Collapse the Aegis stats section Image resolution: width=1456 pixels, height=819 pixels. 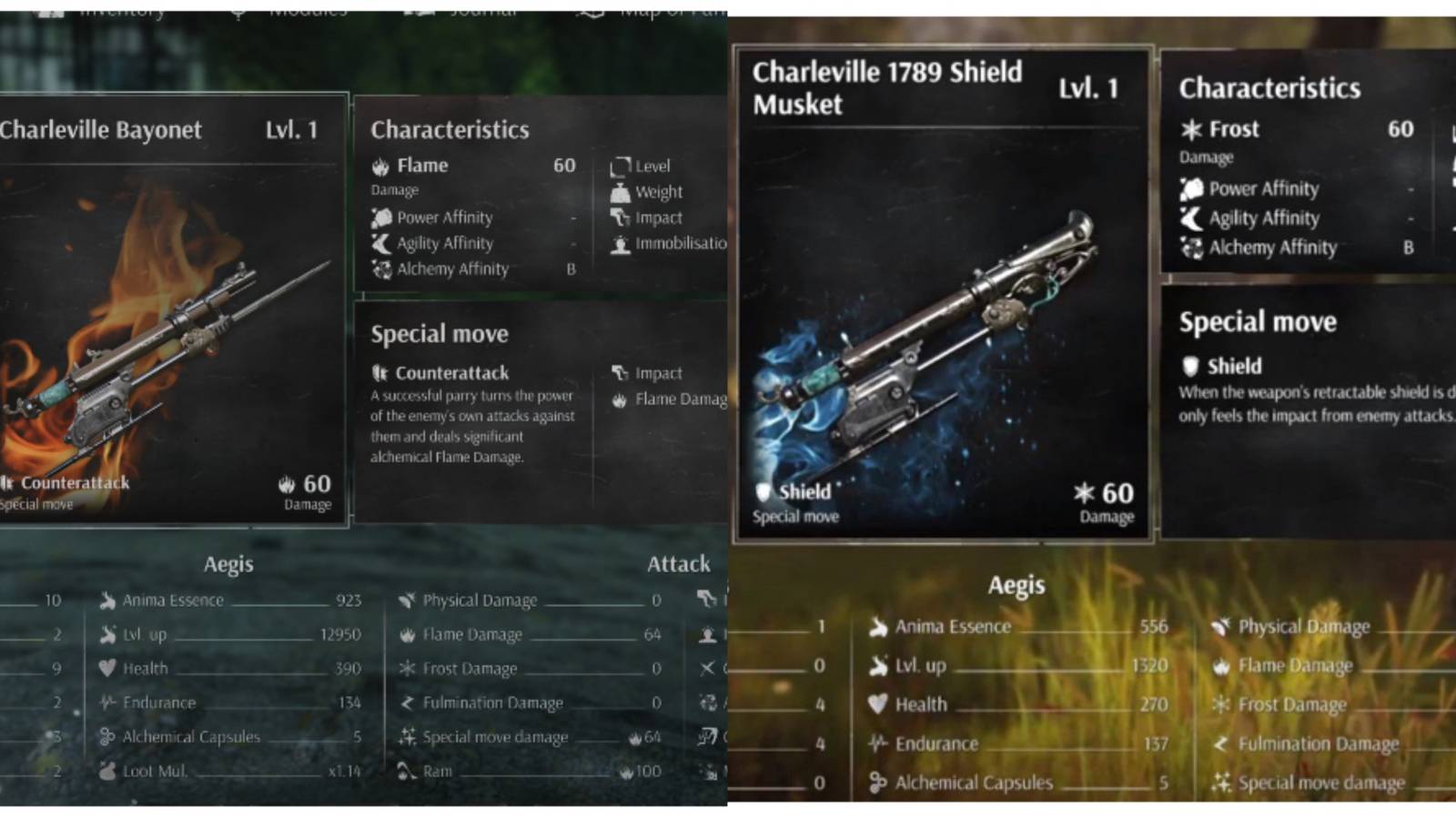coord(228,564)
